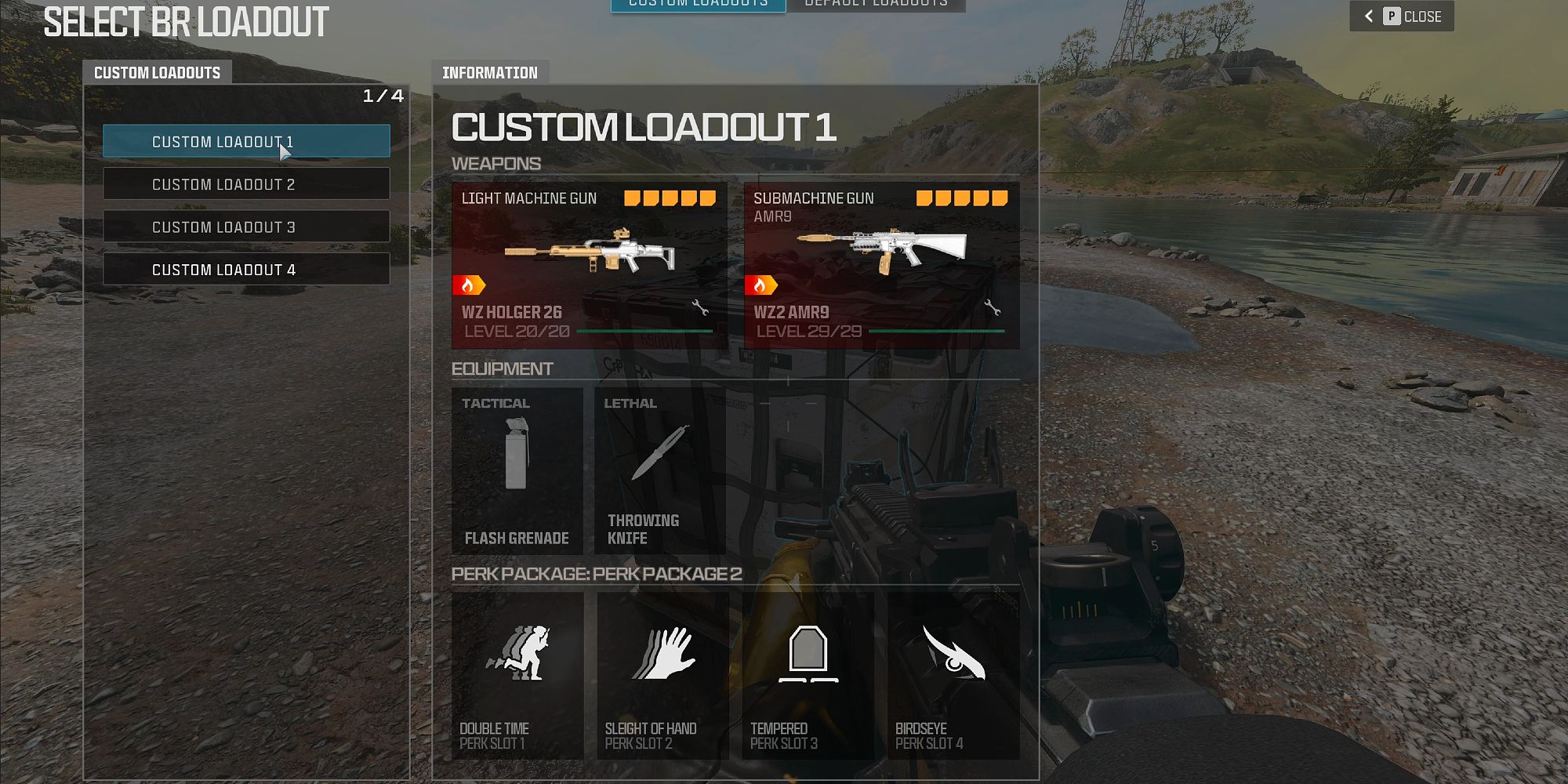
Task: Open the WZ2 AMR9 weapon card
Action: point(881,265)
